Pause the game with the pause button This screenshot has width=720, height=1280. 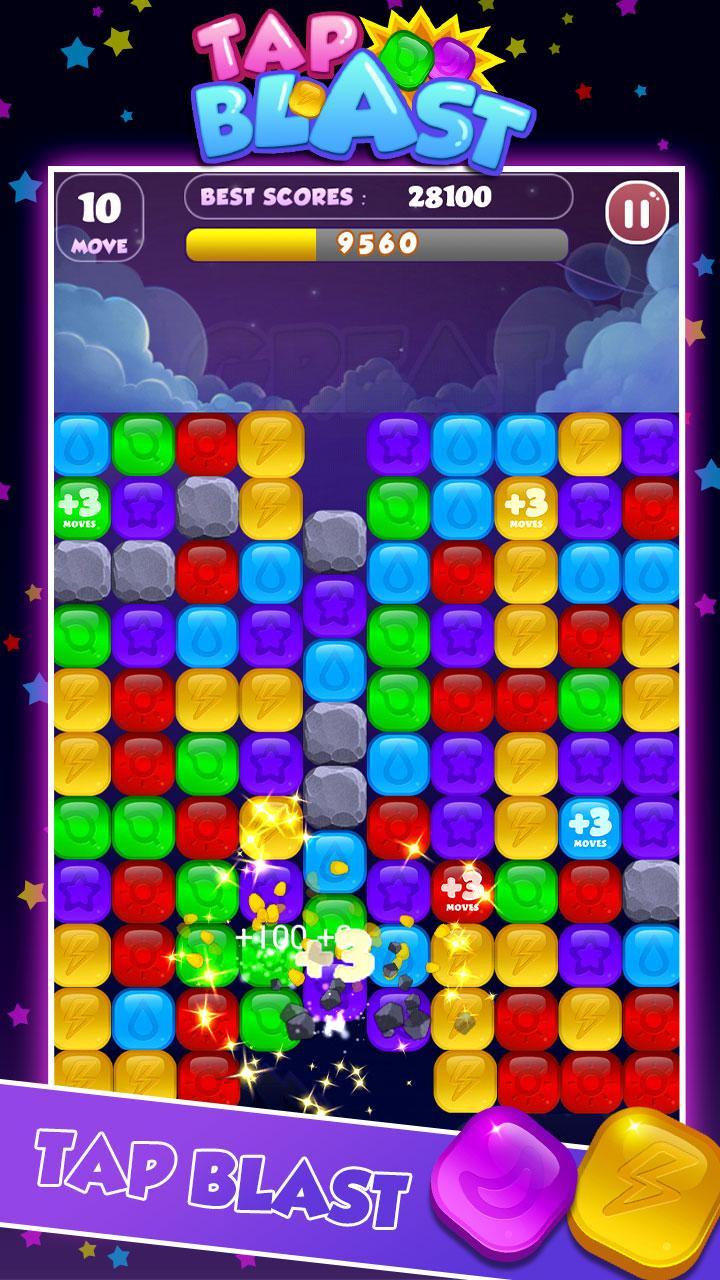638,213
